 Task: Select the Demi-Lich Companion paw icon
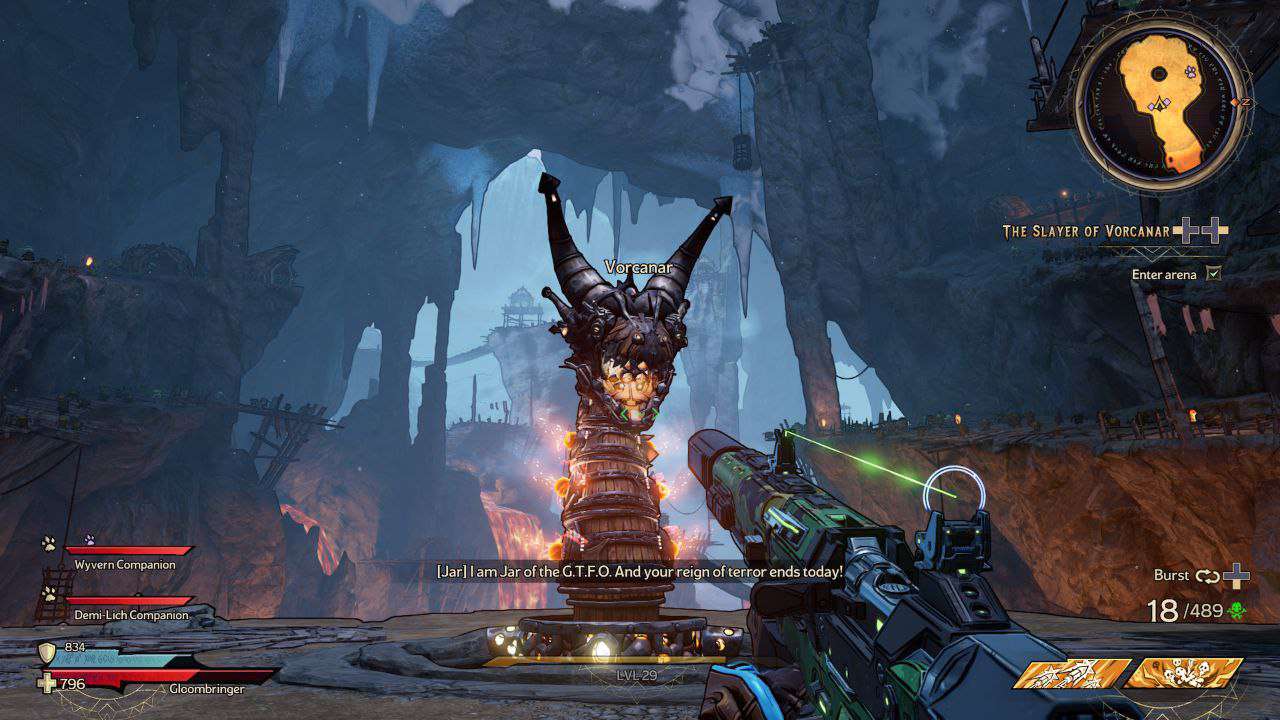pyautogui.click(x=48, y=593)
